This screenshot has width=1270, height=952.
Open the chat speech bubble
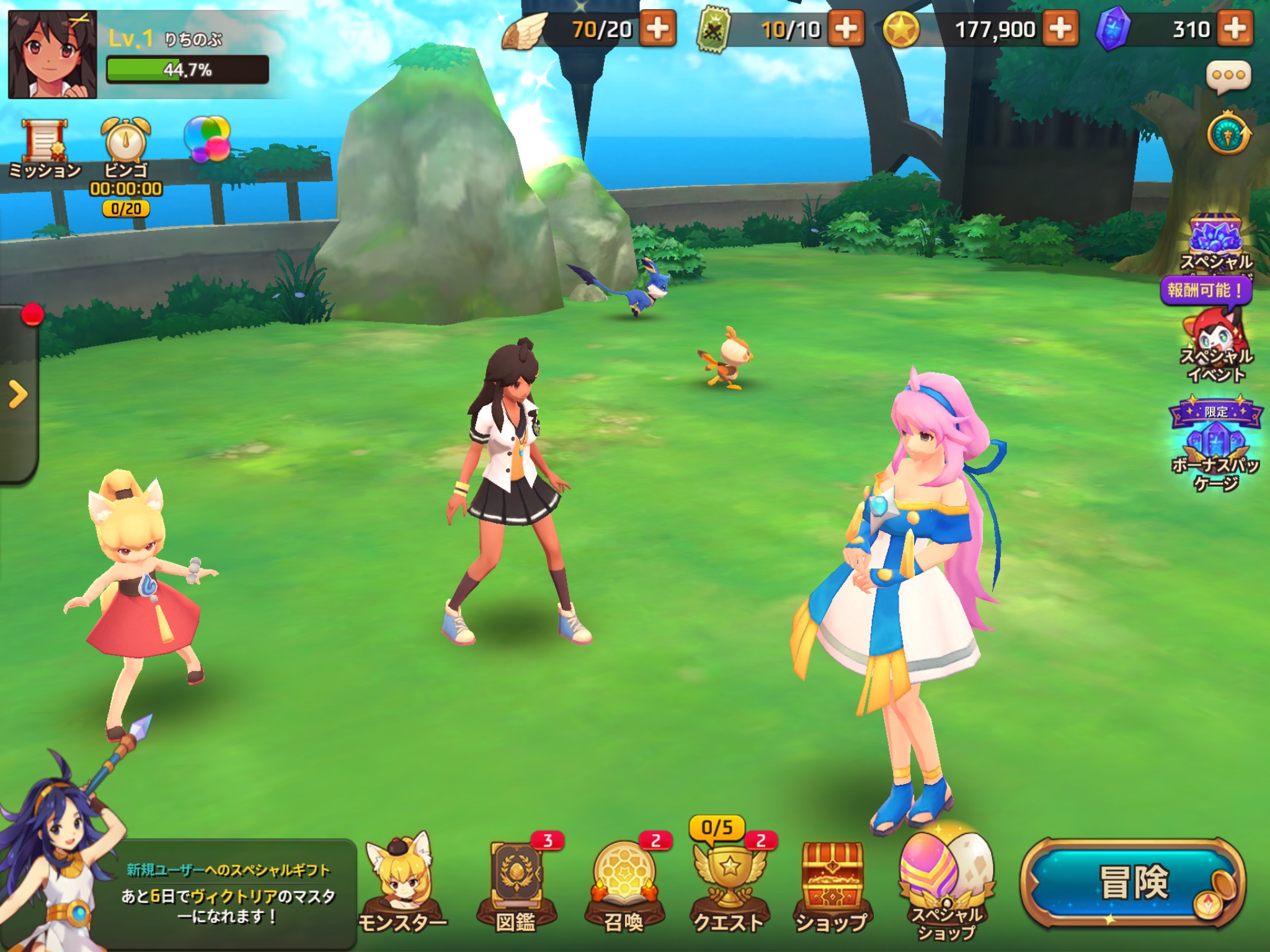click(x=1228, y=77)
